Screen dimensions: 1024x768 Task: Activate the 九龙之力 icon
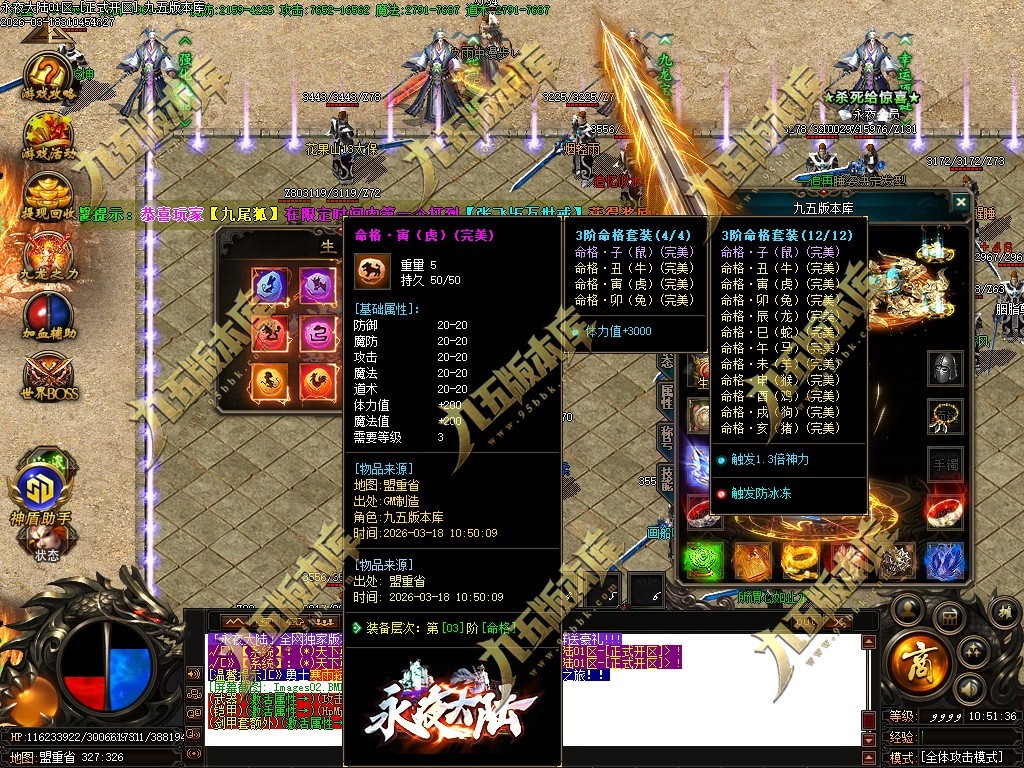click(x=48, y=253)
